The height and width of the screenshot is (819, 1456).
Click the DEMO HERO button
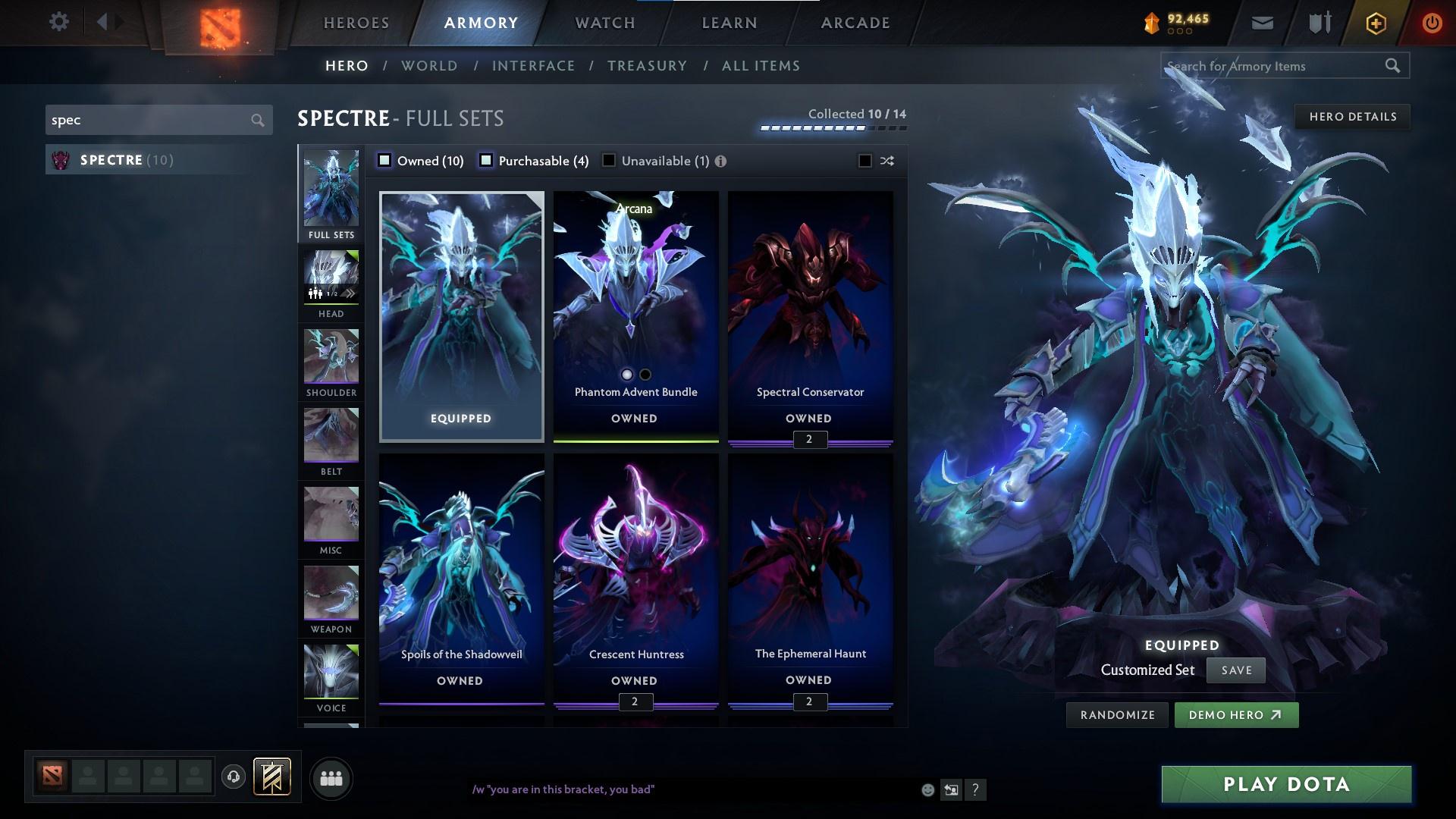tap(1236, 714)
